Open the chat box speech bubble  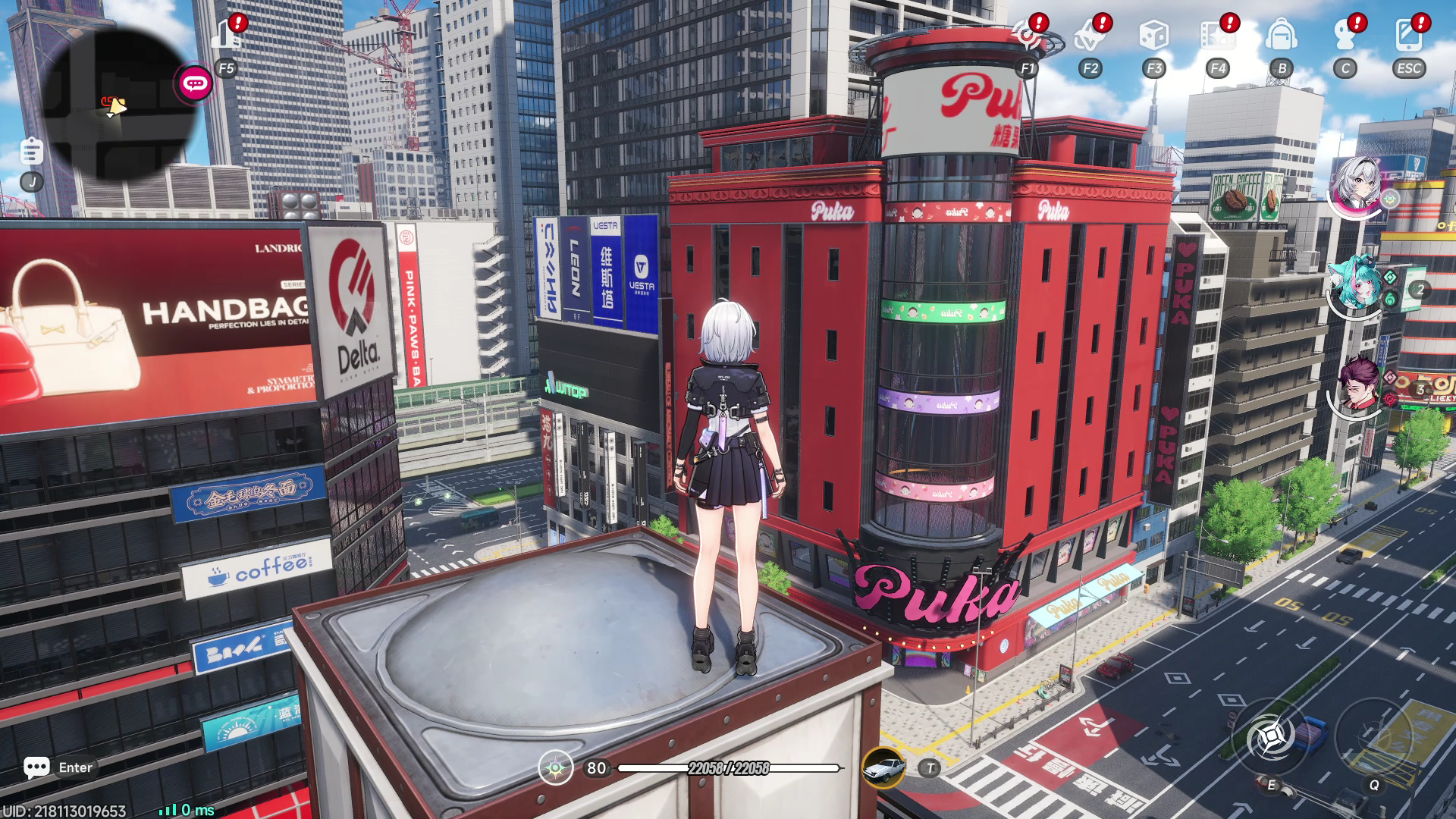36,767
